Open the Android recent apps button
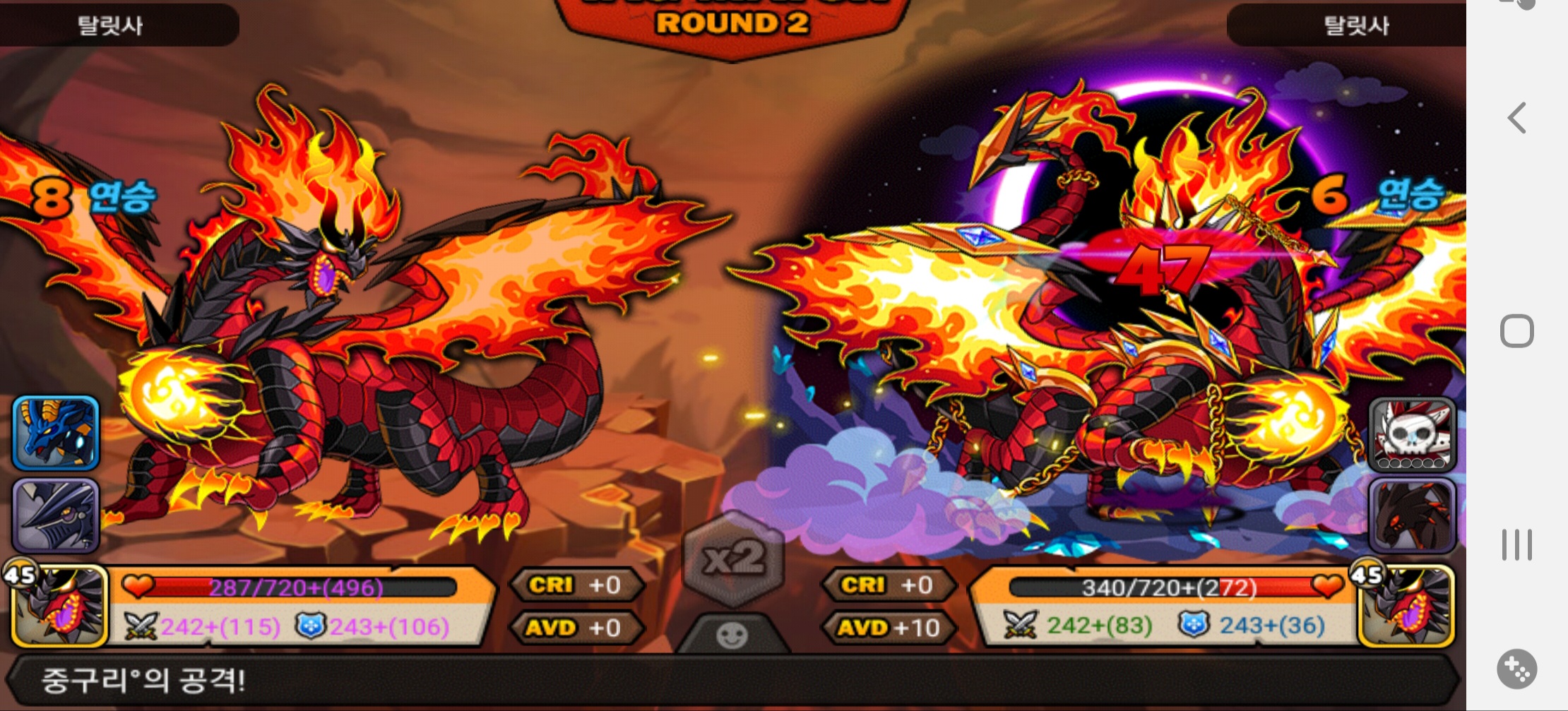This screenshot has width=1568, height=711. point(1516,544)
